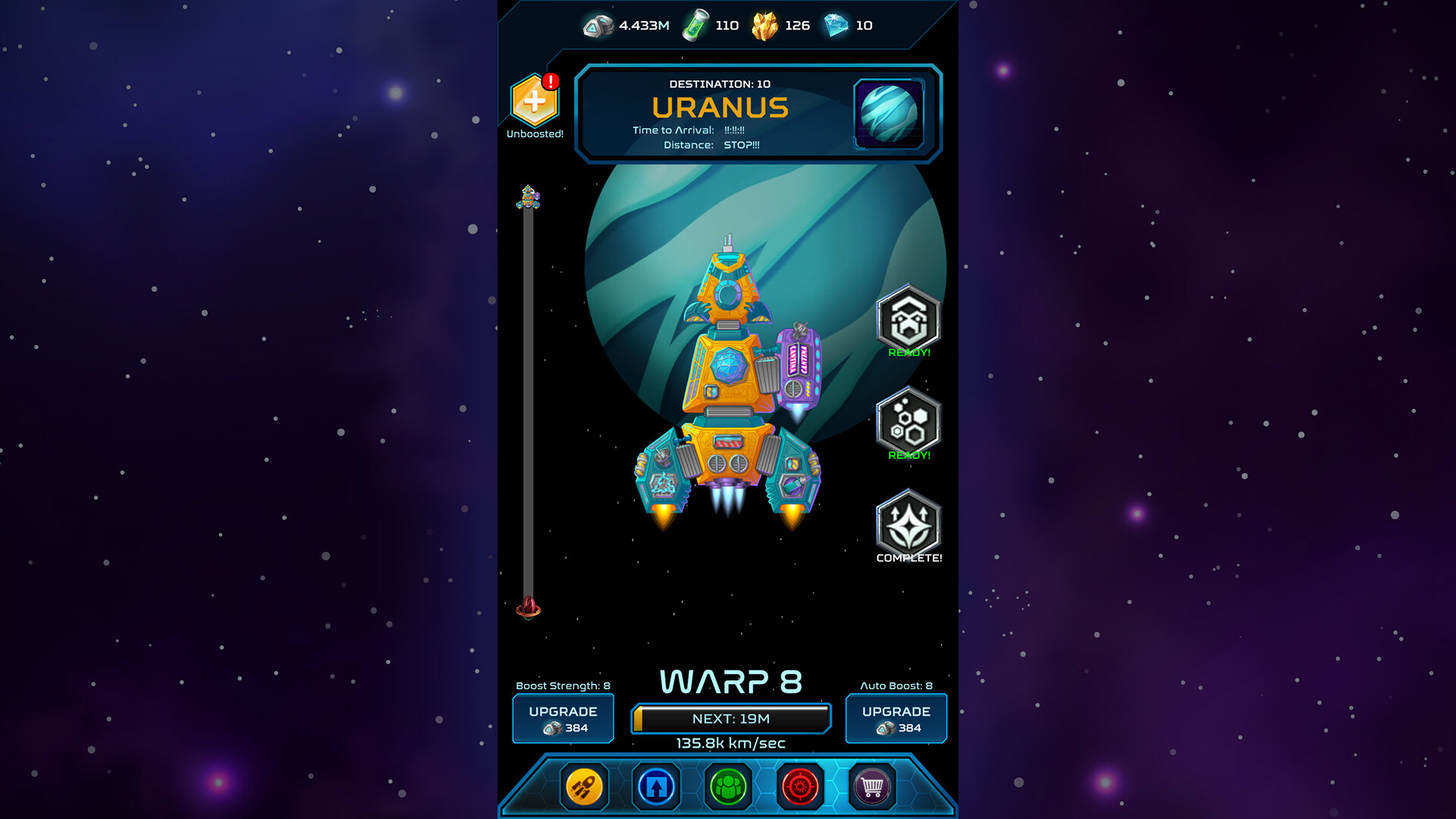Open the Uranus planet thumbnail panel
This screenshot has height=819, width=1456.
[x=887, y=114]
